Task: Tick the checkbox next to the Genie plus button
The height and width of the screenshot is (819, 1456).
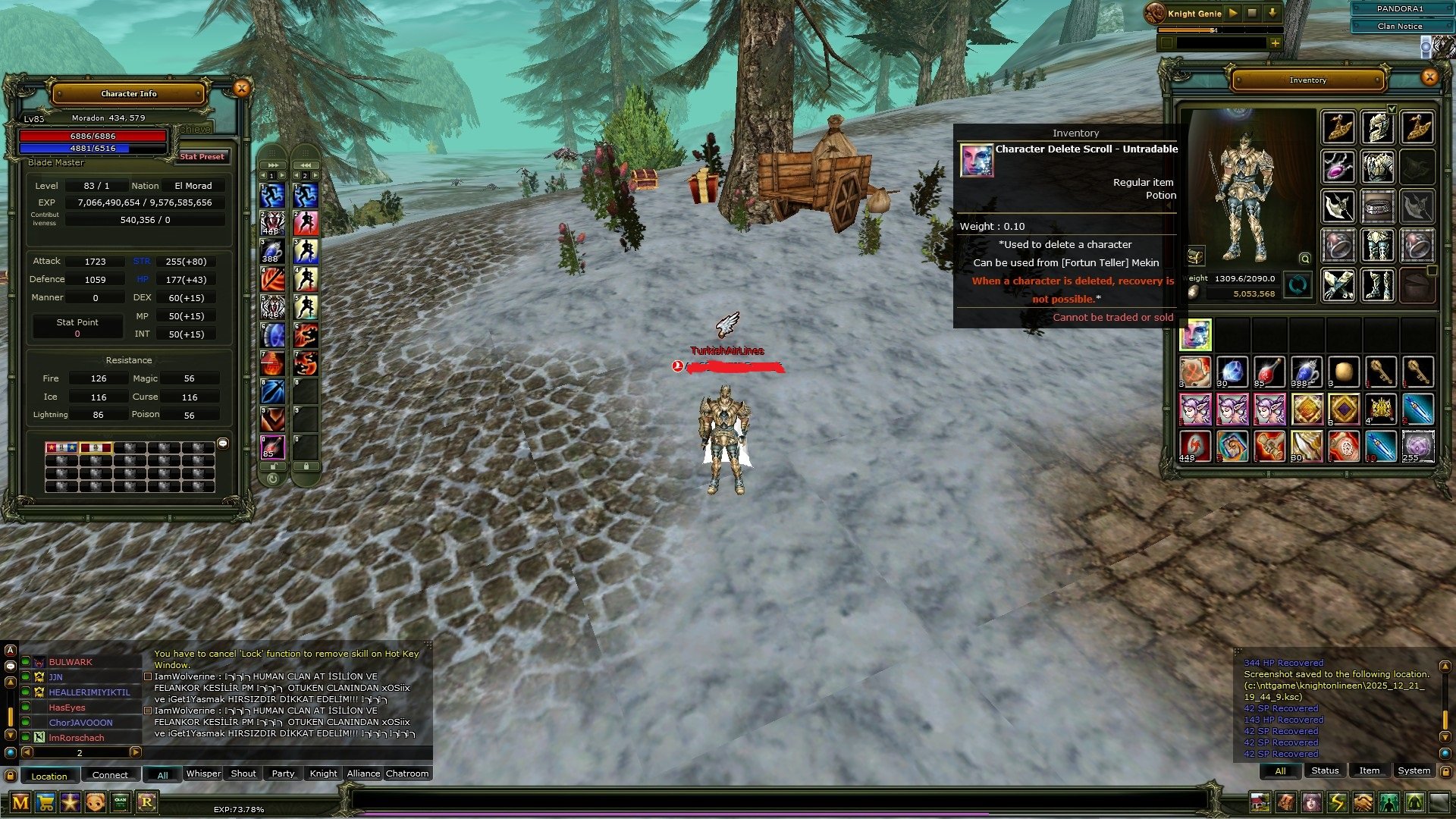Action: click(1167, 42)
